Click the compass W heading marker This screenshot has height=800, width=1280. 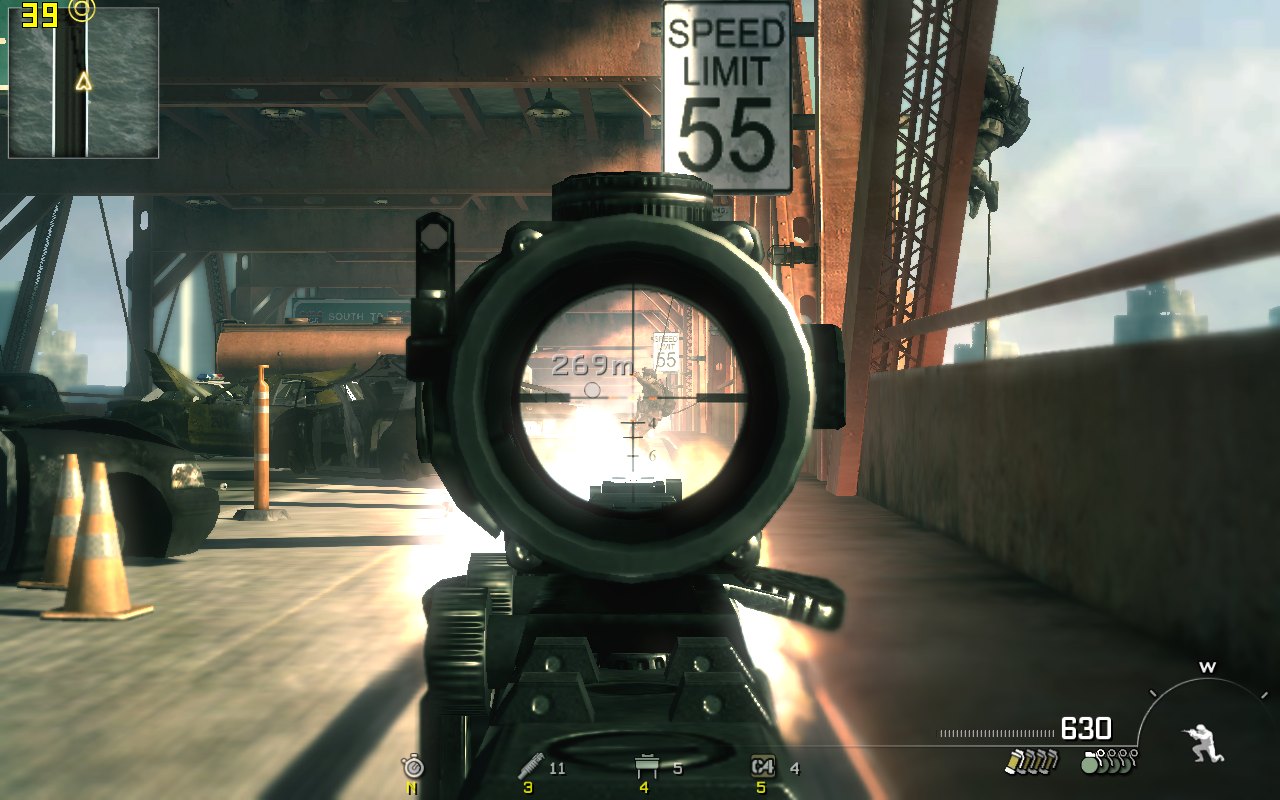[1207, 667]
